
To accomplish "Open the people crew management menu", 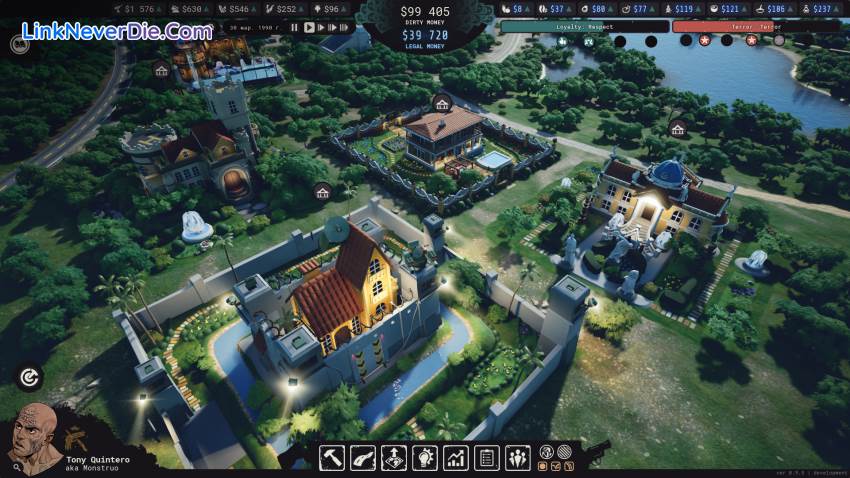I will click(x=518, y=457).
